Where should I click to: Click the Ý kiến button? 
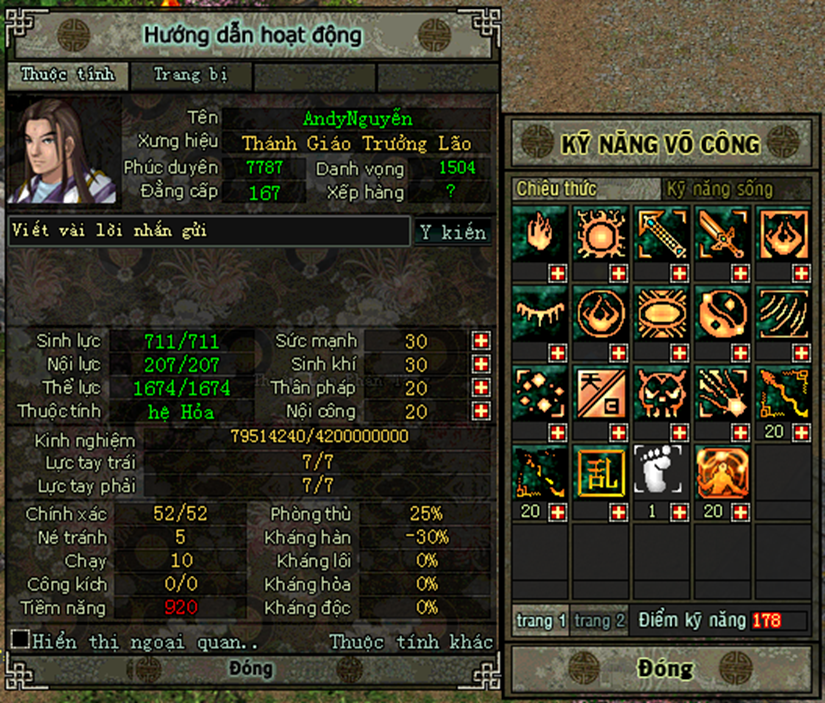pos(452,232)
